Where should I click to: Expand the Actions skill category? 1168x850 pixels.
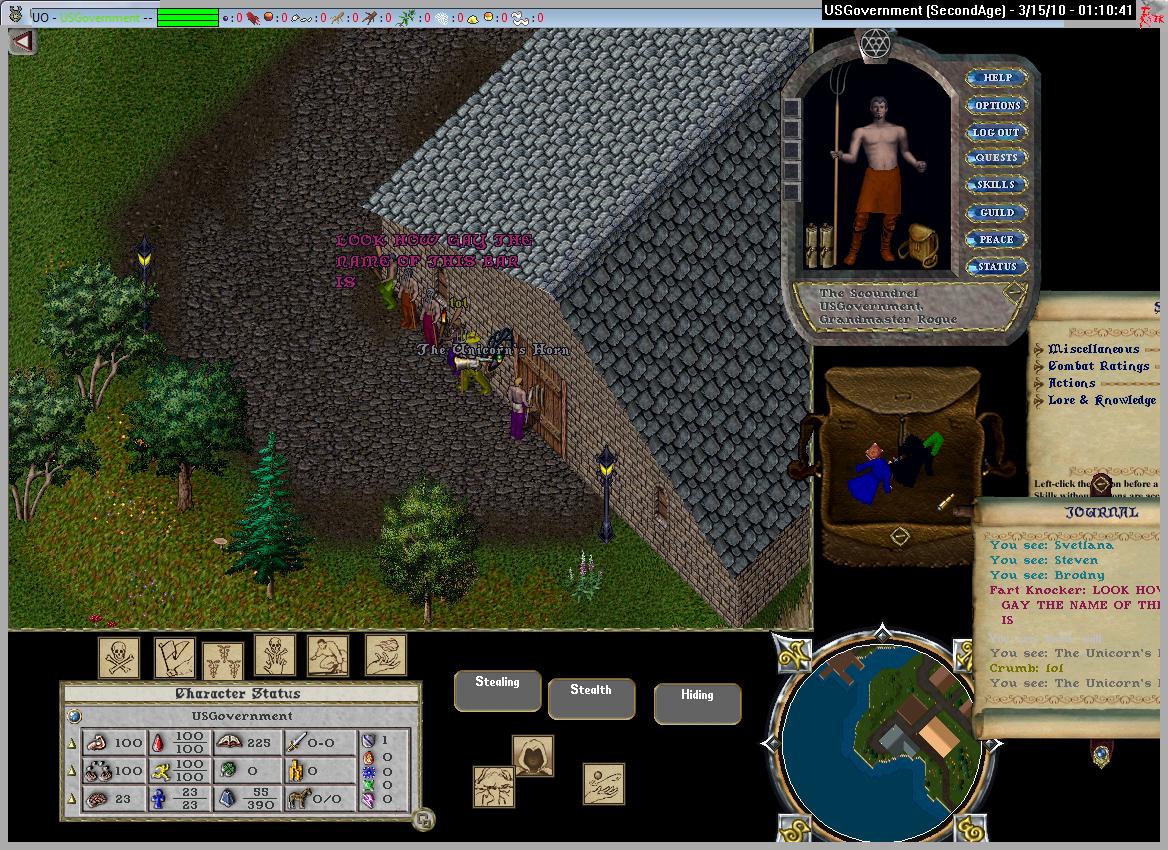(x=1071, y=383)
